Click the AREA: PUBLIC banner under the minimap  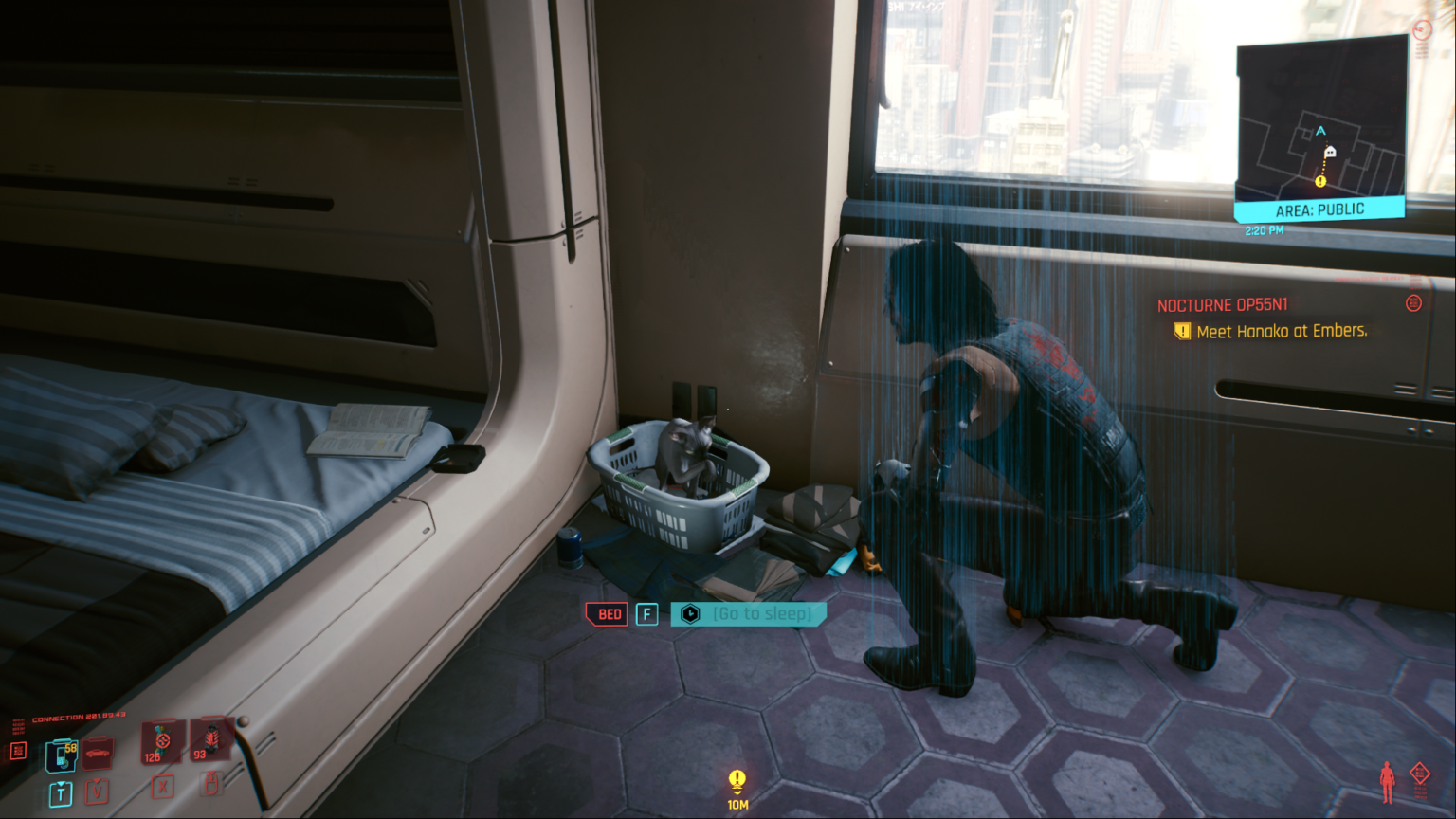[x=1321, y=209]
